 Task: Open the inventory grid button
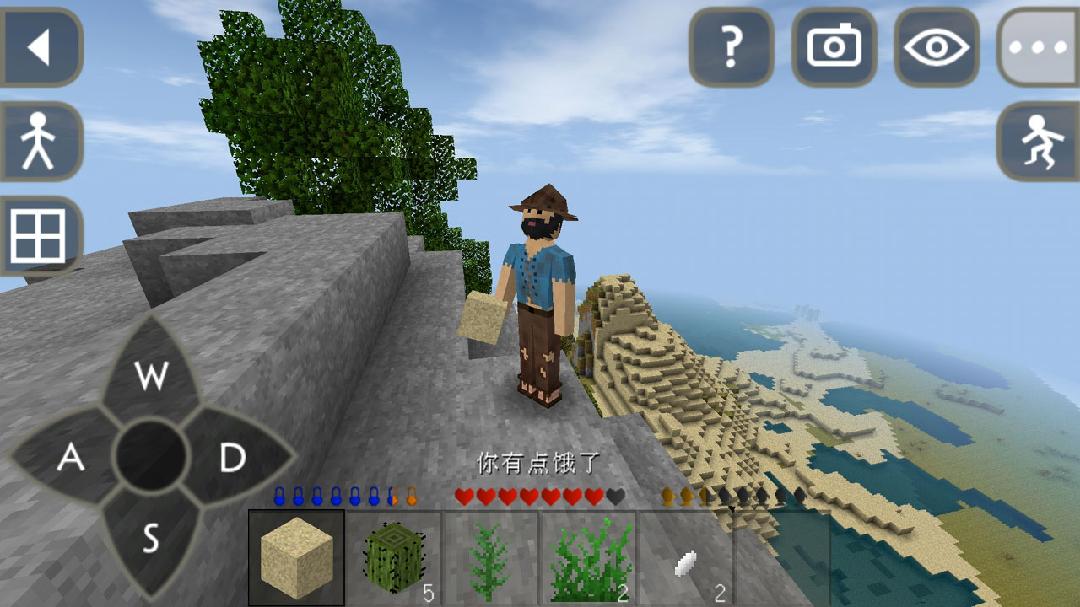pos(40,236)
